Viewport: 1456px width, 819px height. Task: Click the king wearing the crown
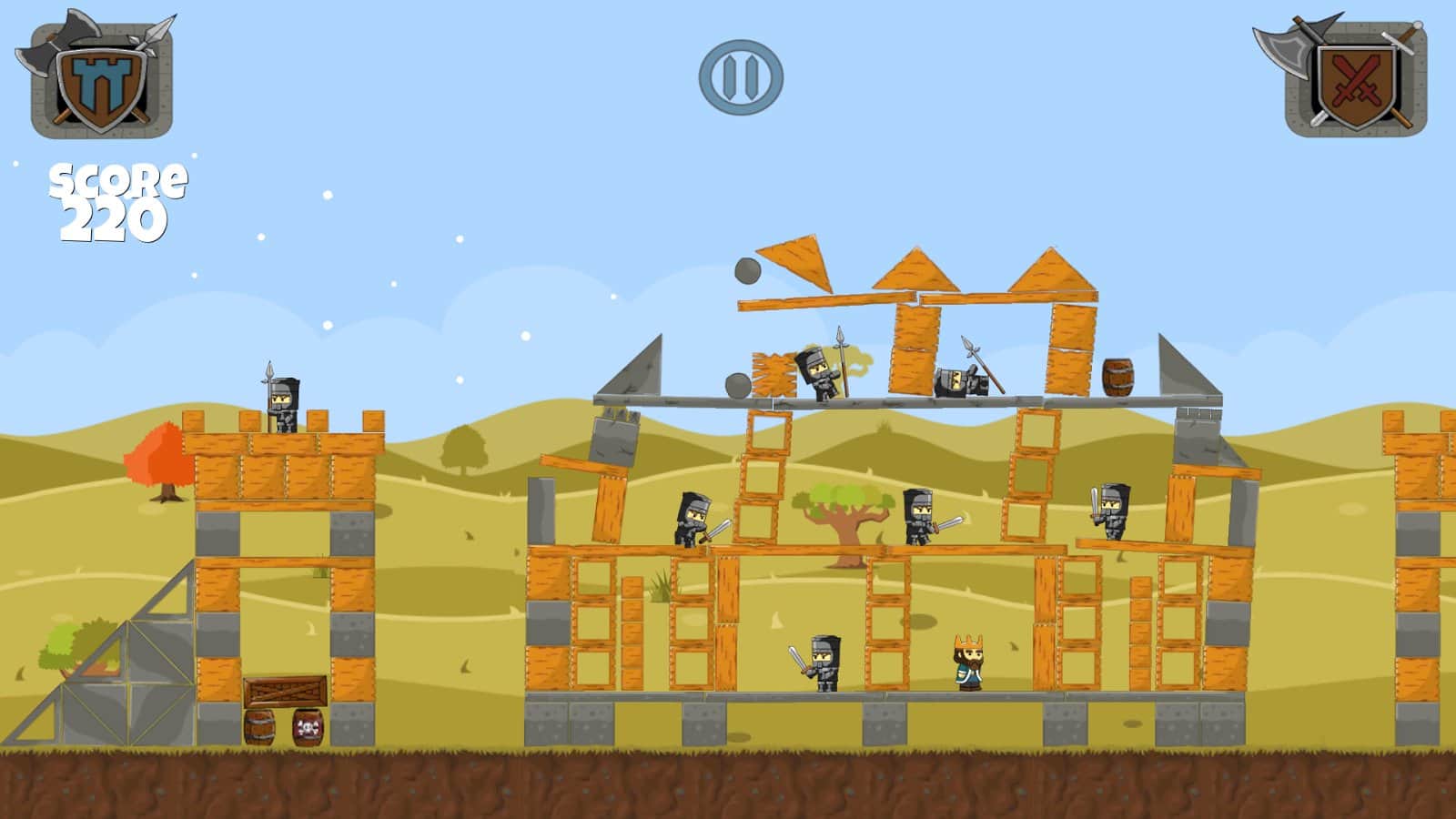[970, 660]
